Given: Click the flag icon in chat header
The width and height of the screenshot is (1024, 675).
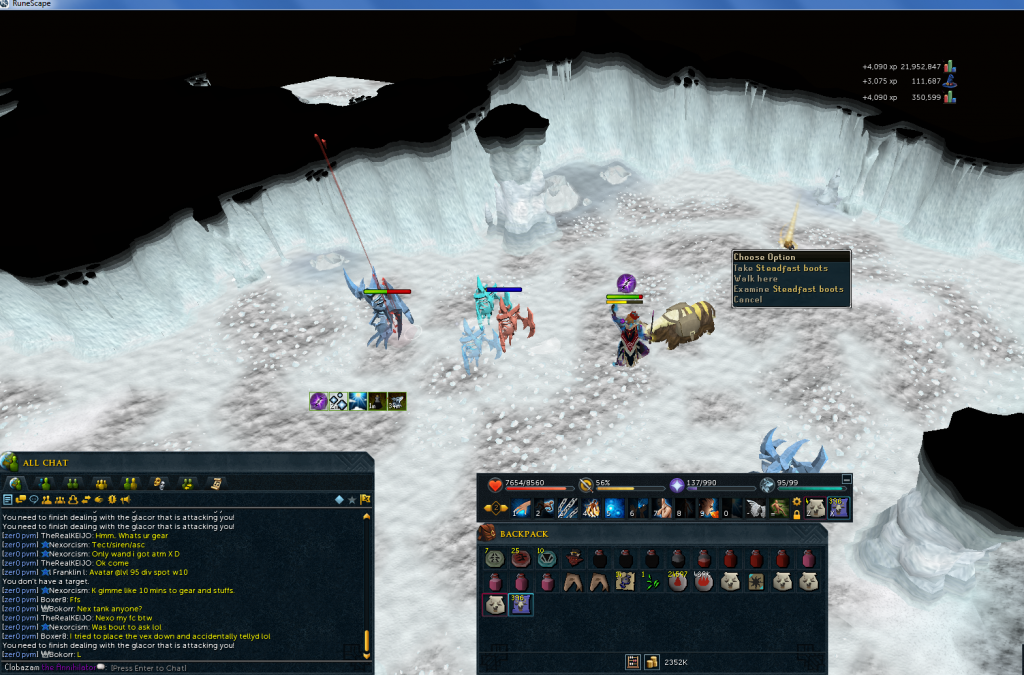Looking at the screenshot, I should coord(367,499).
